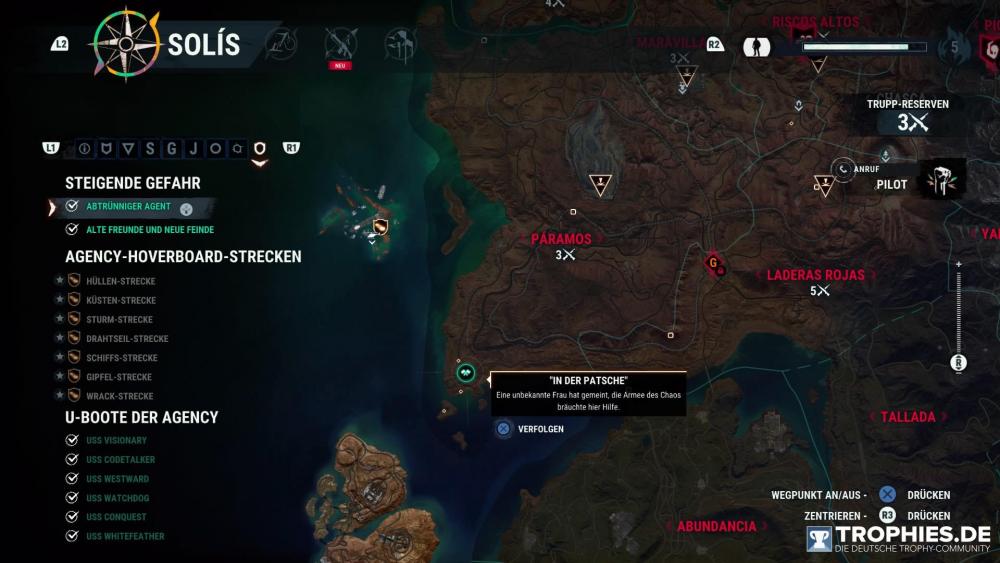
Task: Select the USS Visionary submarine entry
Action: tap(116, 441)
